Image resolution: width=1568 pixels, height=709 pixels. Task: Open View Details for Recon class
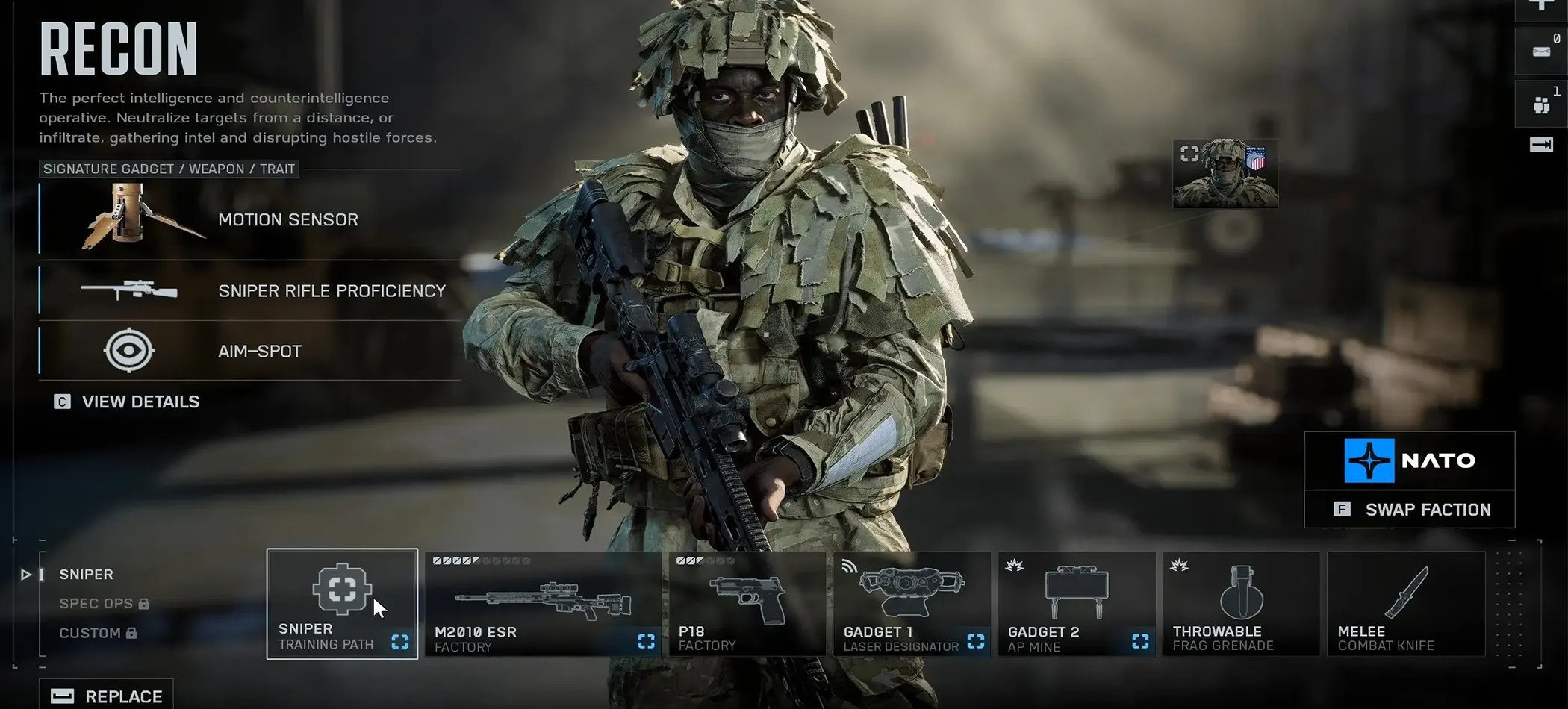(127, 402)
